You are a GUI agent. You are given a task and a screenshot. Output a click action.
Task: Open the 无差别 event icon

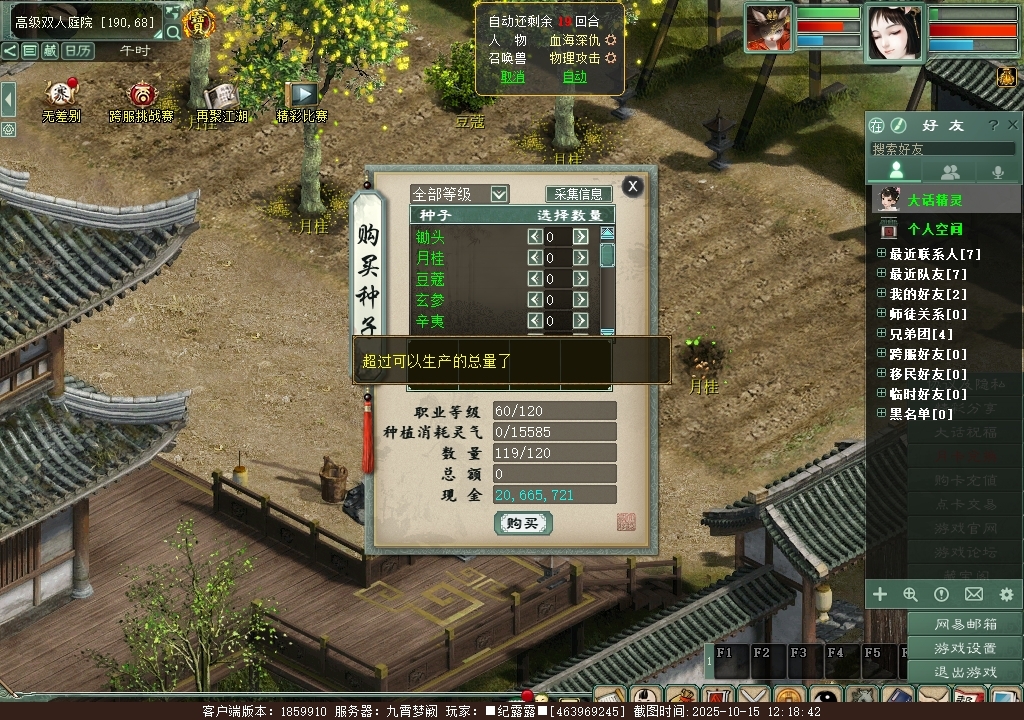61,95
